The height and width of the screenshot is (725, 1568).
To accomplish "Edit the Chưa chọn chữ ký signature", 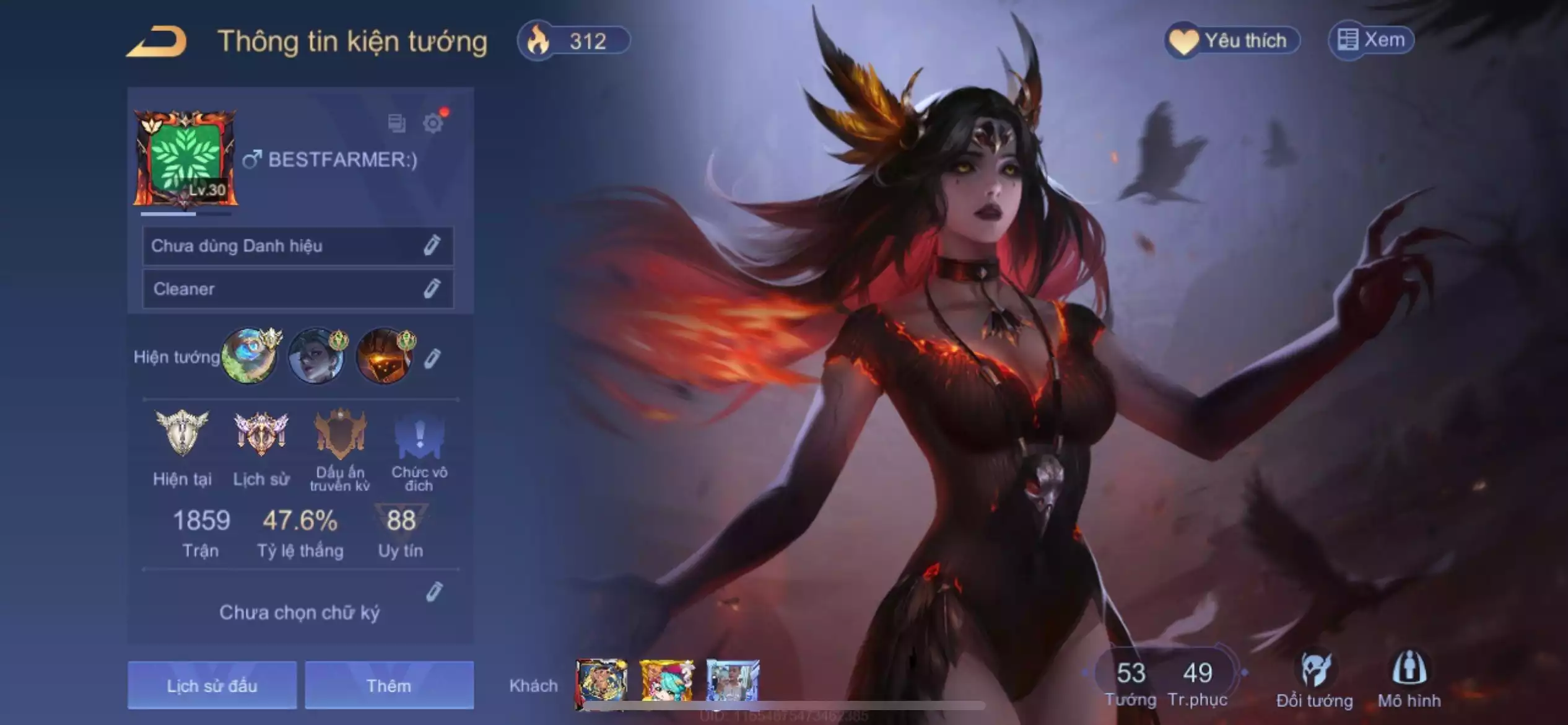I will click(435, 592).
